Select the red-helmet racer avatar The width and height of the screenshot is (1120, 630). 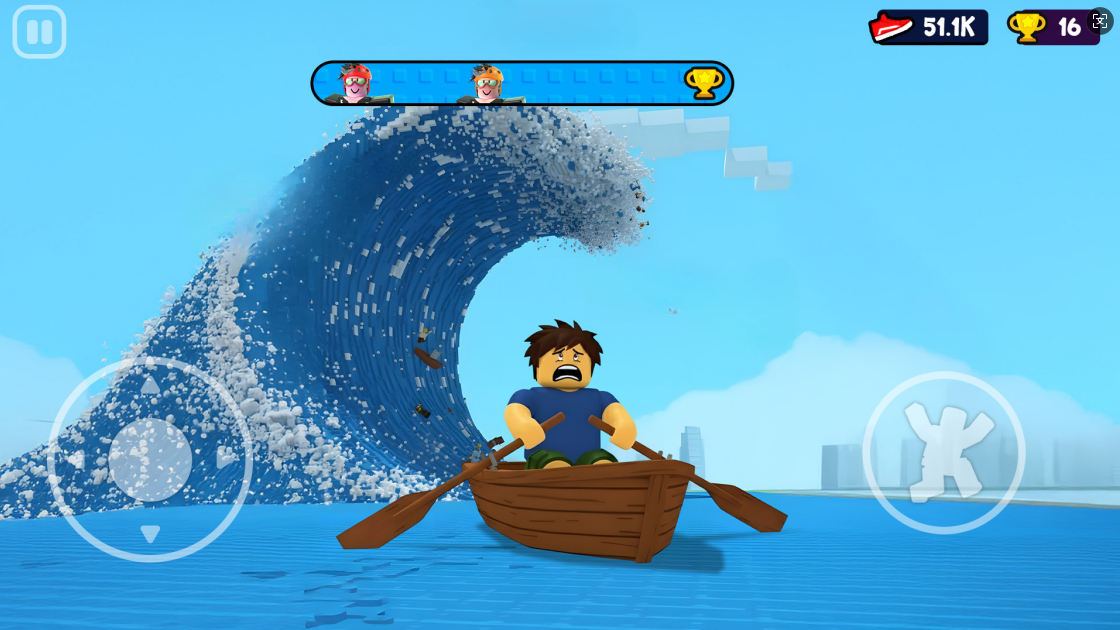coord(355,84)
